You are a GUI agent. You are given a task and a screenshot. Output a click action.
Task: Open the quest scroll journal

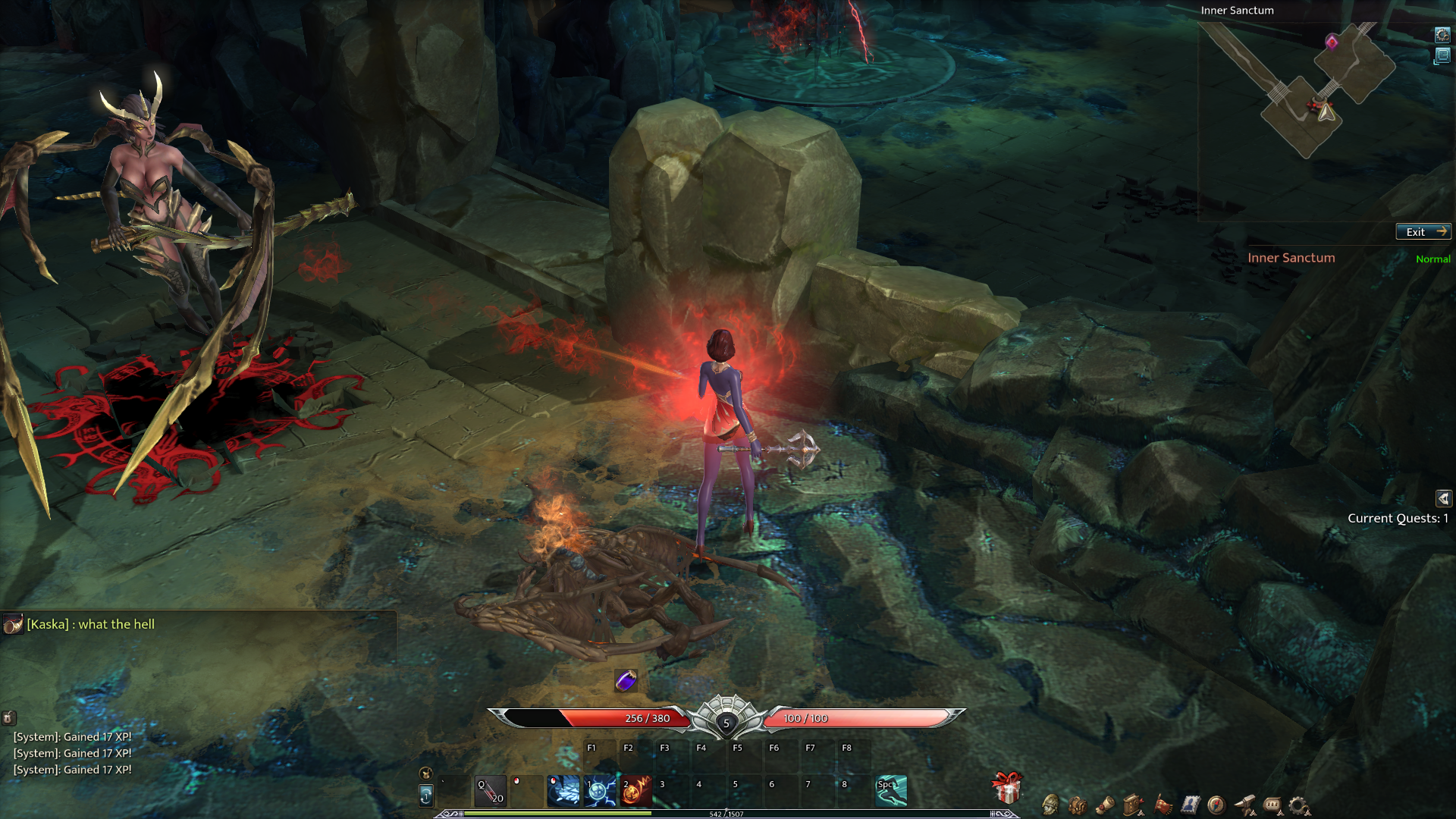1106,805
